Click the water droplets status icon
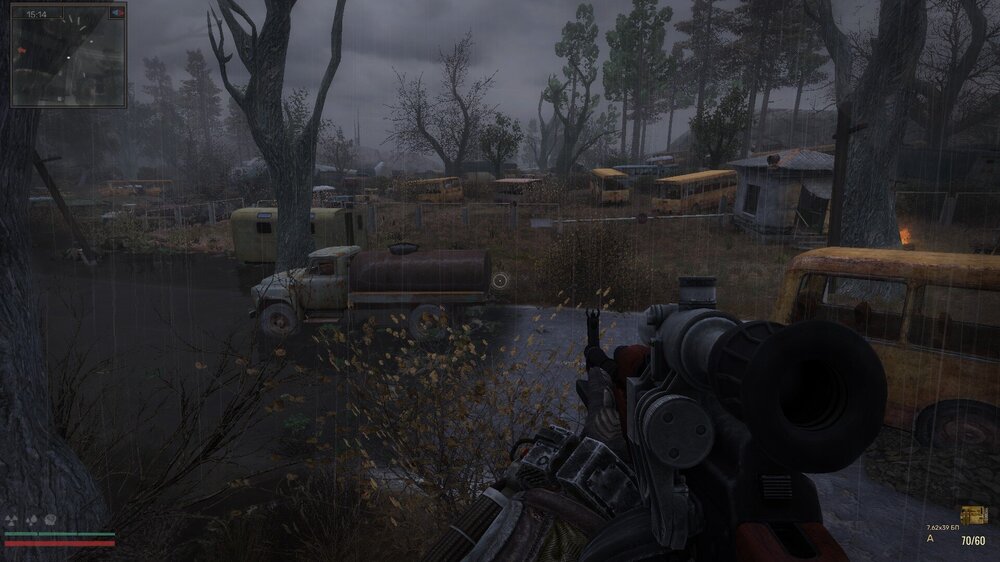 coord(30,520)
